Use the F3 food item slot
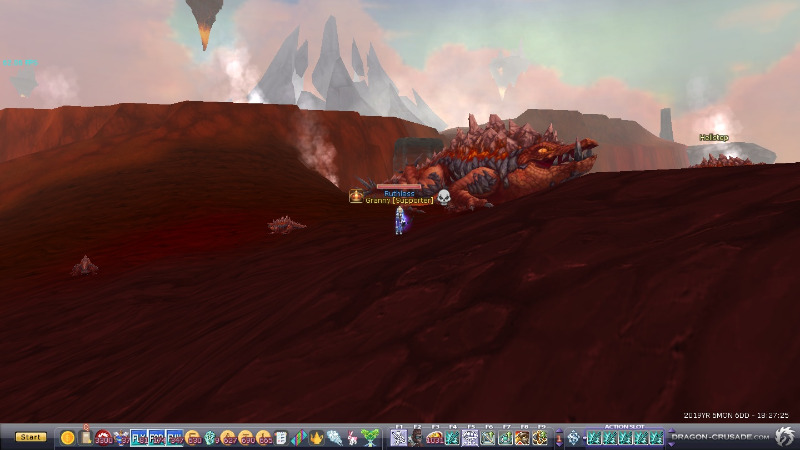Viewport: 800px width, 450px height. (x=434, y=437)
